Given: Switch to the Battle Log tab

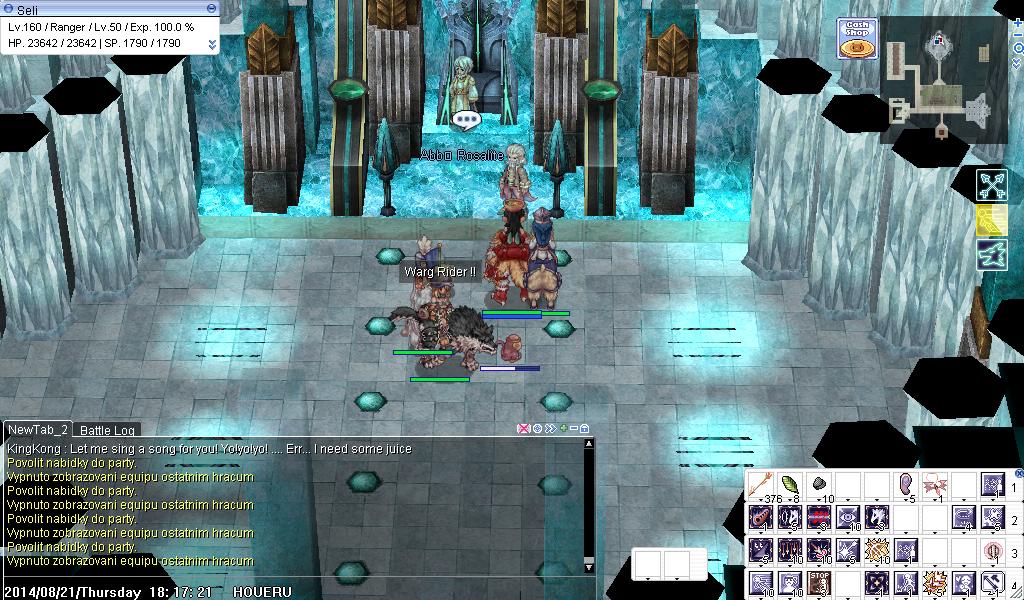Looking at the screenshot, I should [108, 430].
